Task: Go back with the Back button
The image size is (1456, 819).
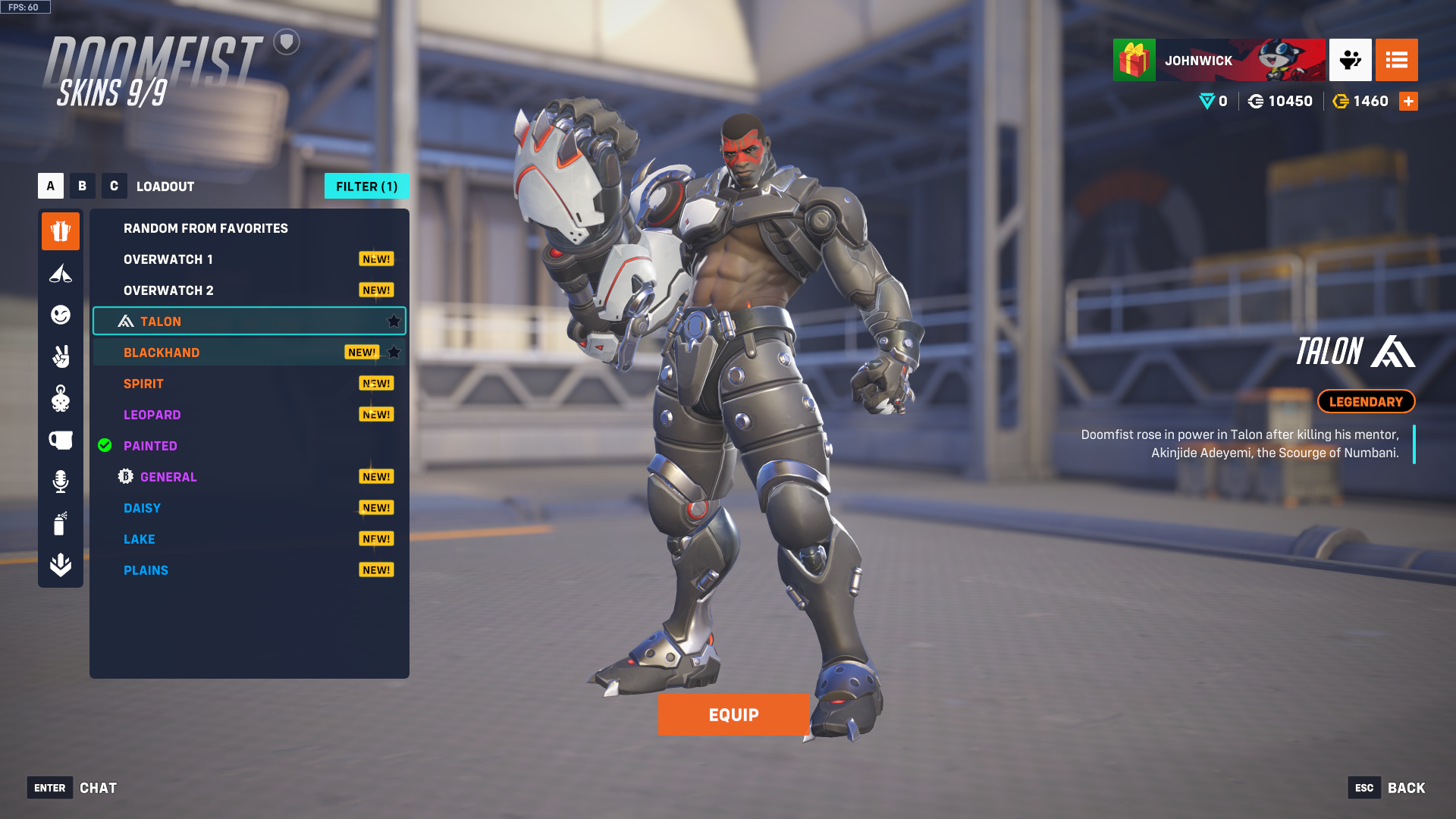Action: 1405,788
